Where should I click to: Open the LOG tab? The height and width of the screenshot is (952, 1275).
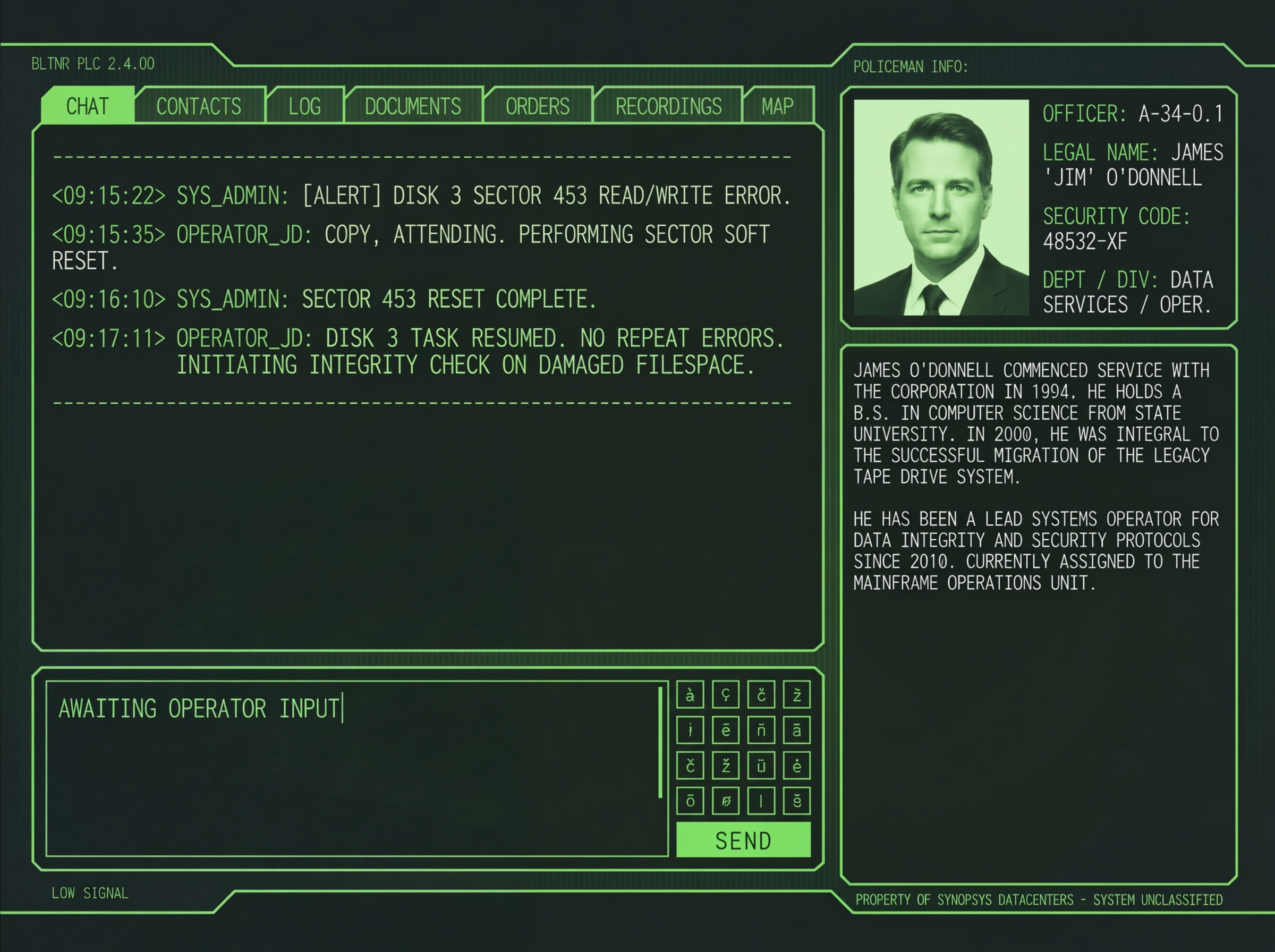click(x=305, y=107)
